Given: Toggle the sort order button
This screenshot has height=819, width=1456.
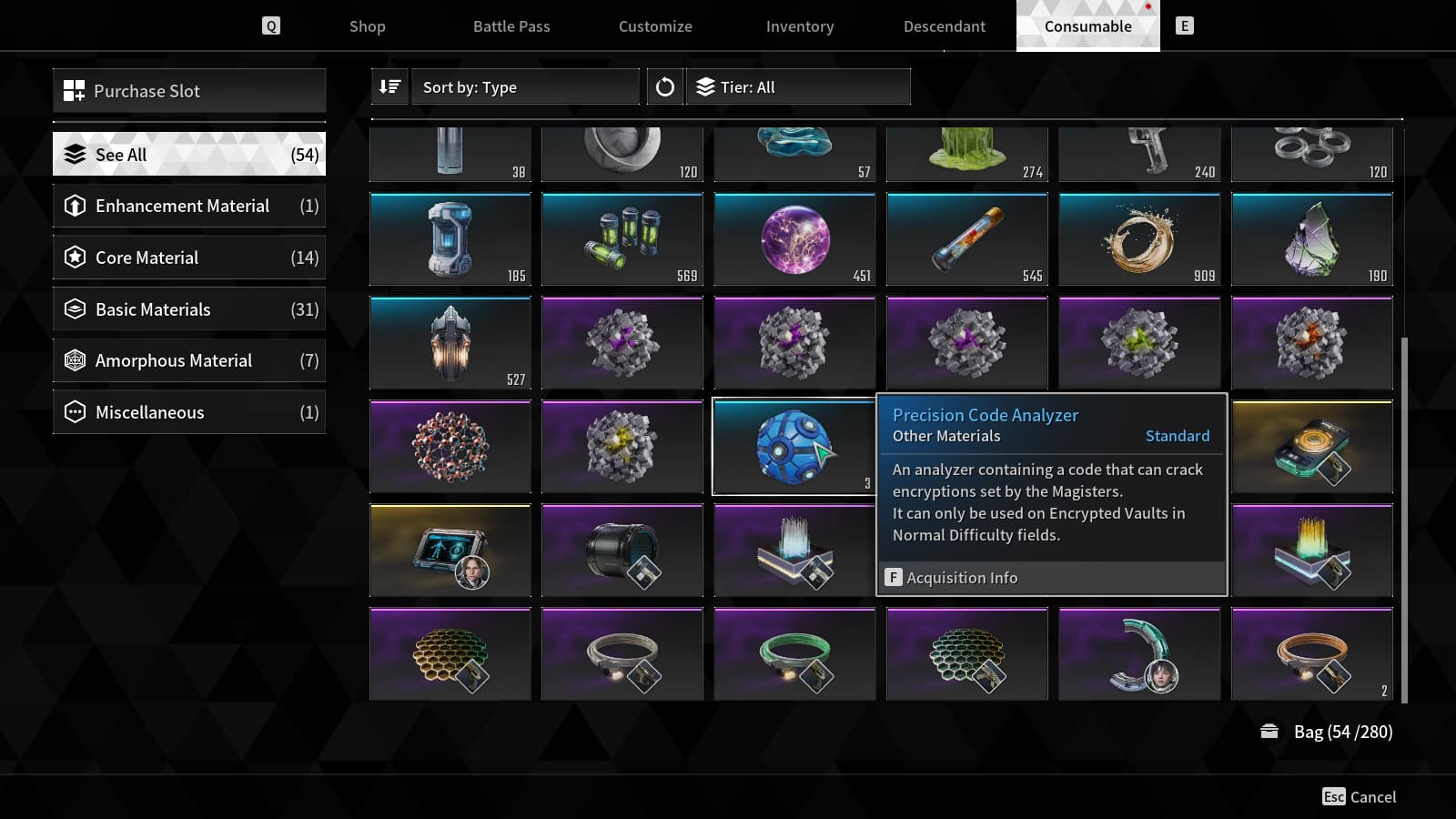Looking at the screenshot, I should pos(389,87).
